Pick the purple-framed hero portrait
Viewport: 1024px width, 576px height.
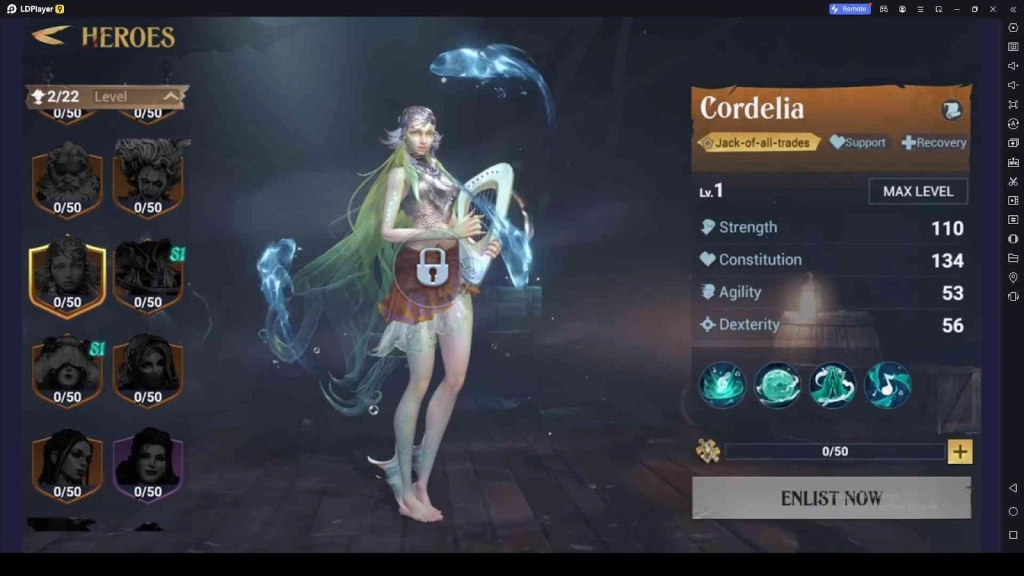[148, 462]
